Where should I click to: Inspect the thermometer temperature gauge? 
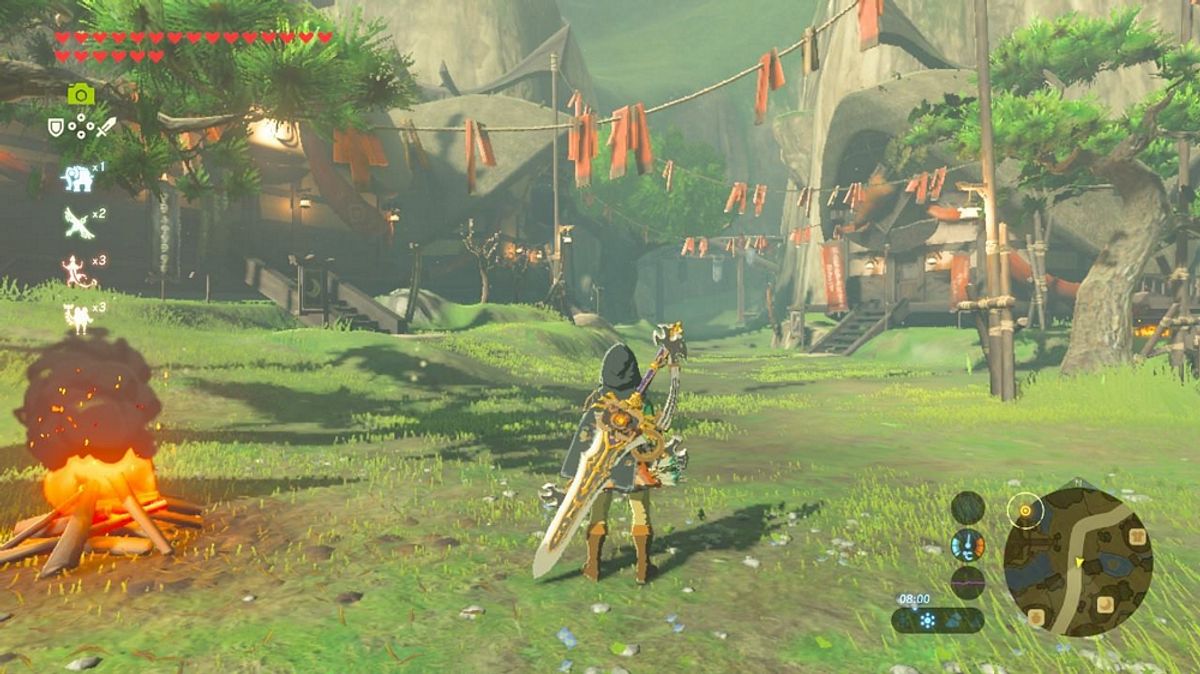pyautogui.click(x=967, y=546)
